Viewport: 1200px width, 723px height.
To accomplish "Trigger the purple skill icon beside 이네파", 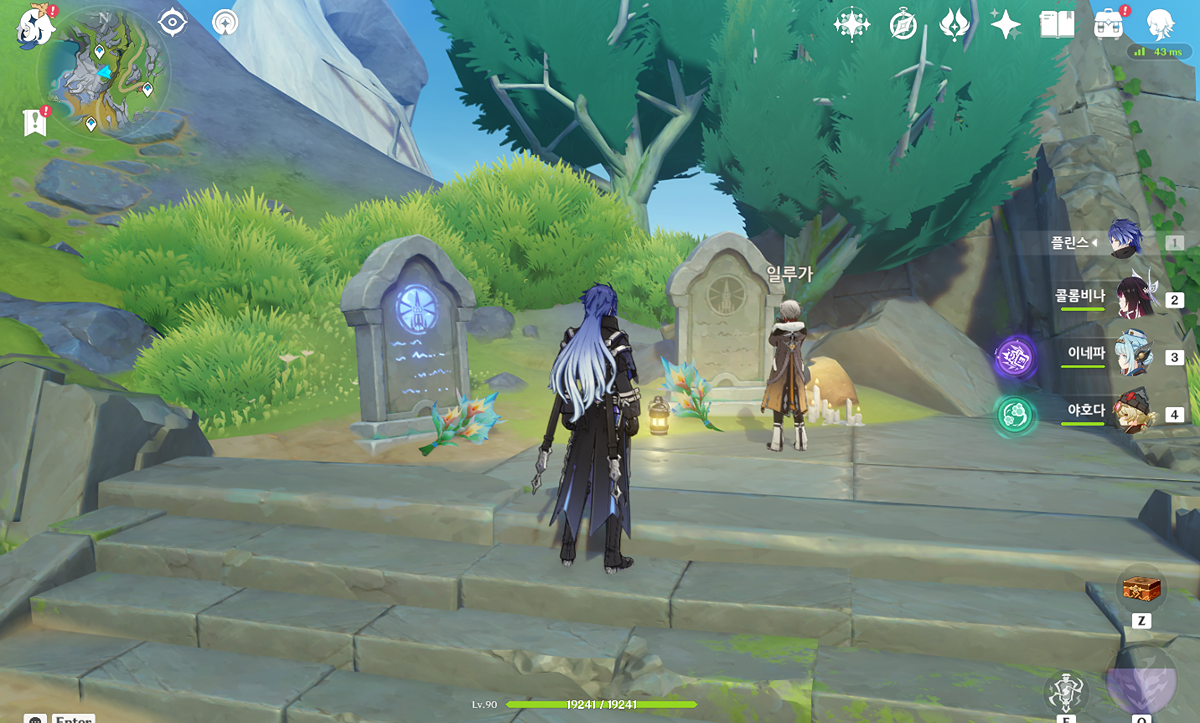I will (1013, 357).
